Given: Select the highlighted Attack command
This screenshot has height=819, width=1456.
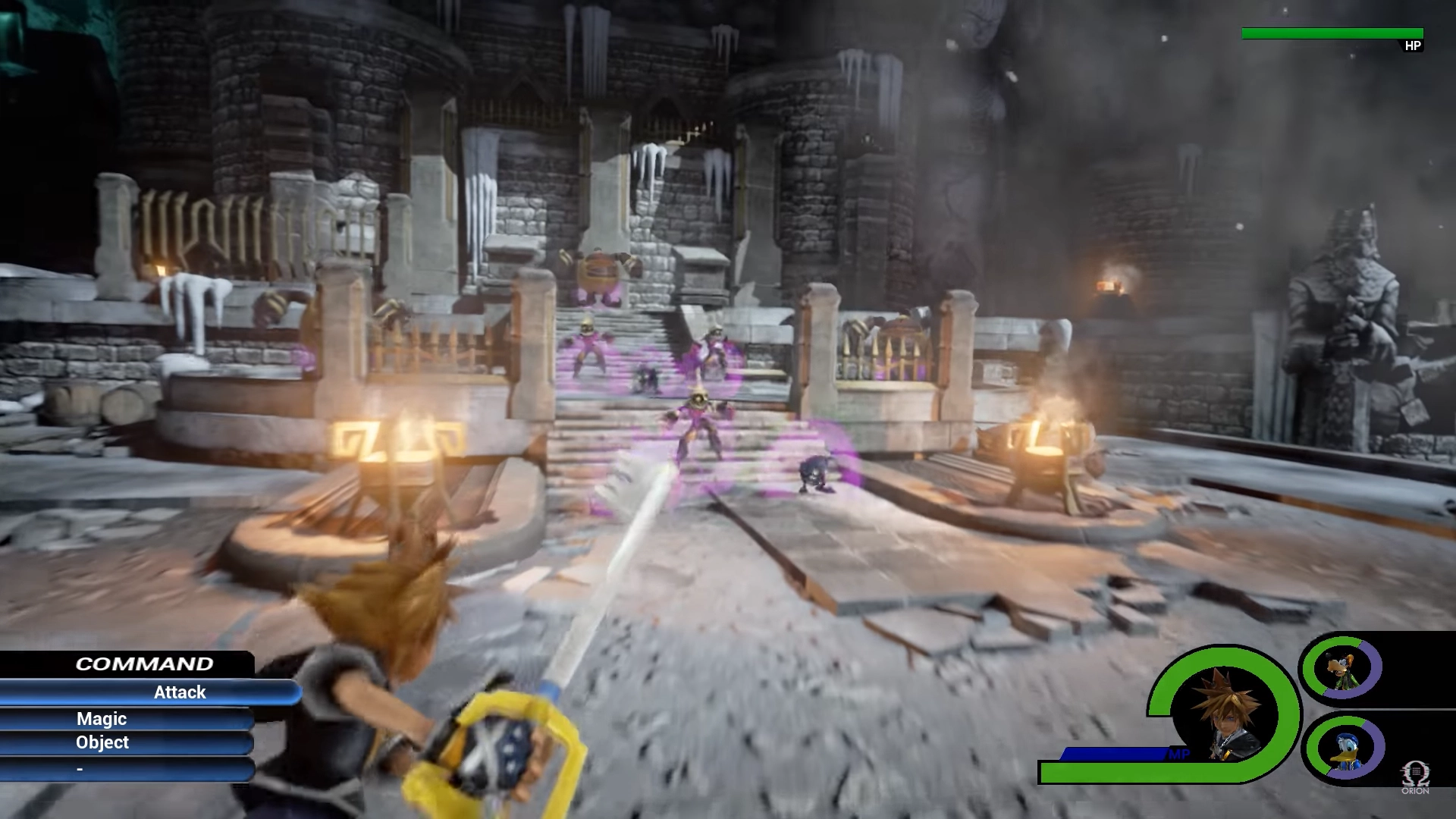Looking at the screenshot, I should 180,692.
